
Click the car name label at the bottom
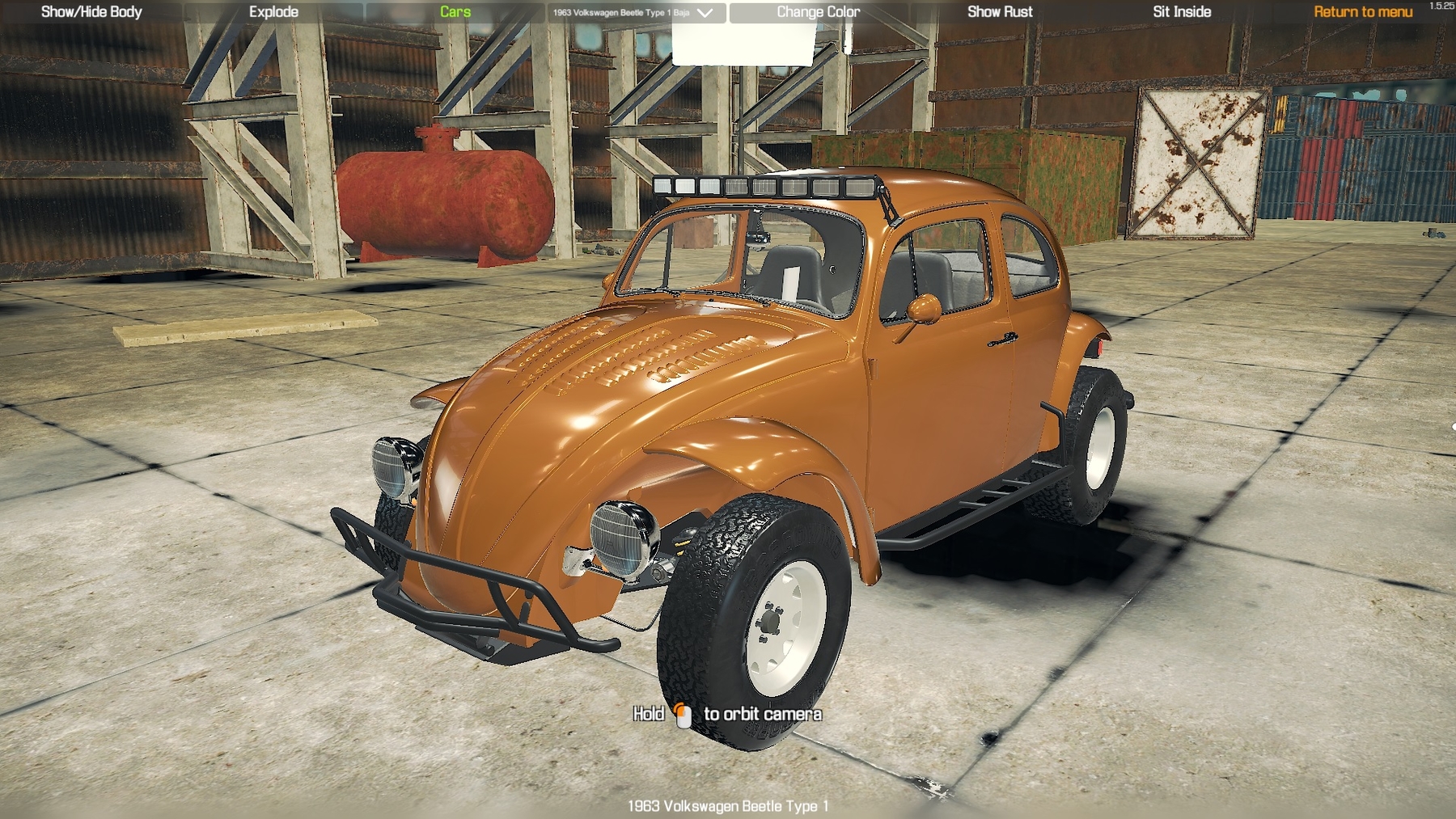pyautogui.click(x=730, y=806)
